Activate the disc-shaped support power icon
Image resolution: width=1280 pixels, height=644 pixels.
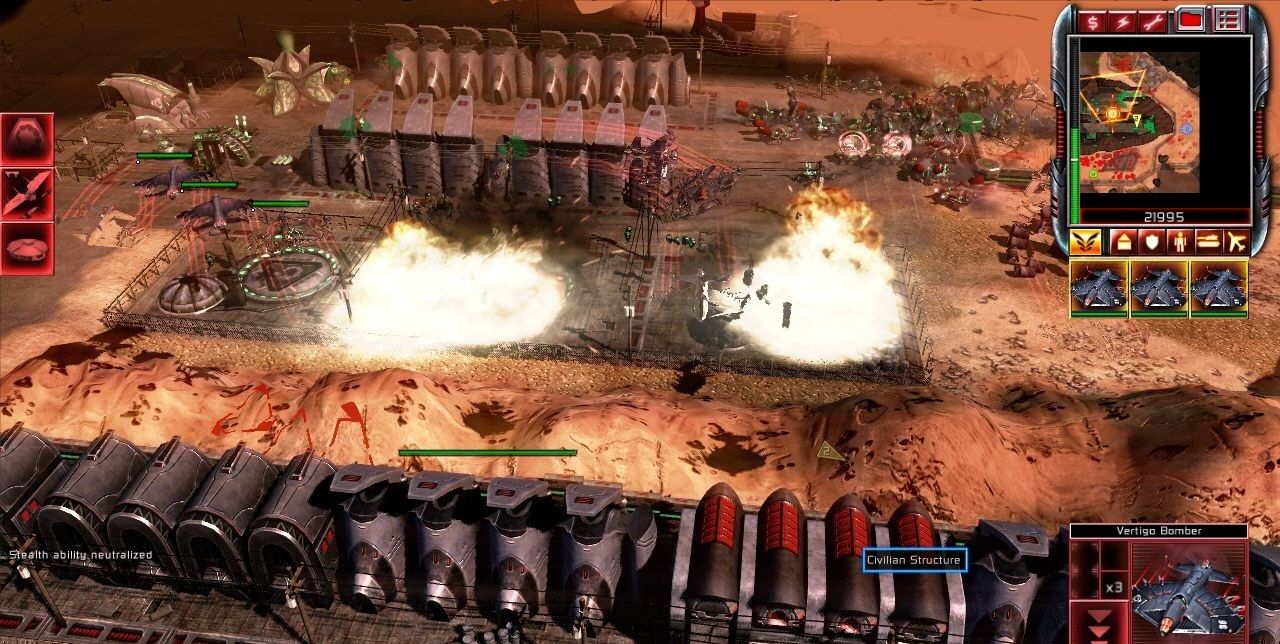27,247
